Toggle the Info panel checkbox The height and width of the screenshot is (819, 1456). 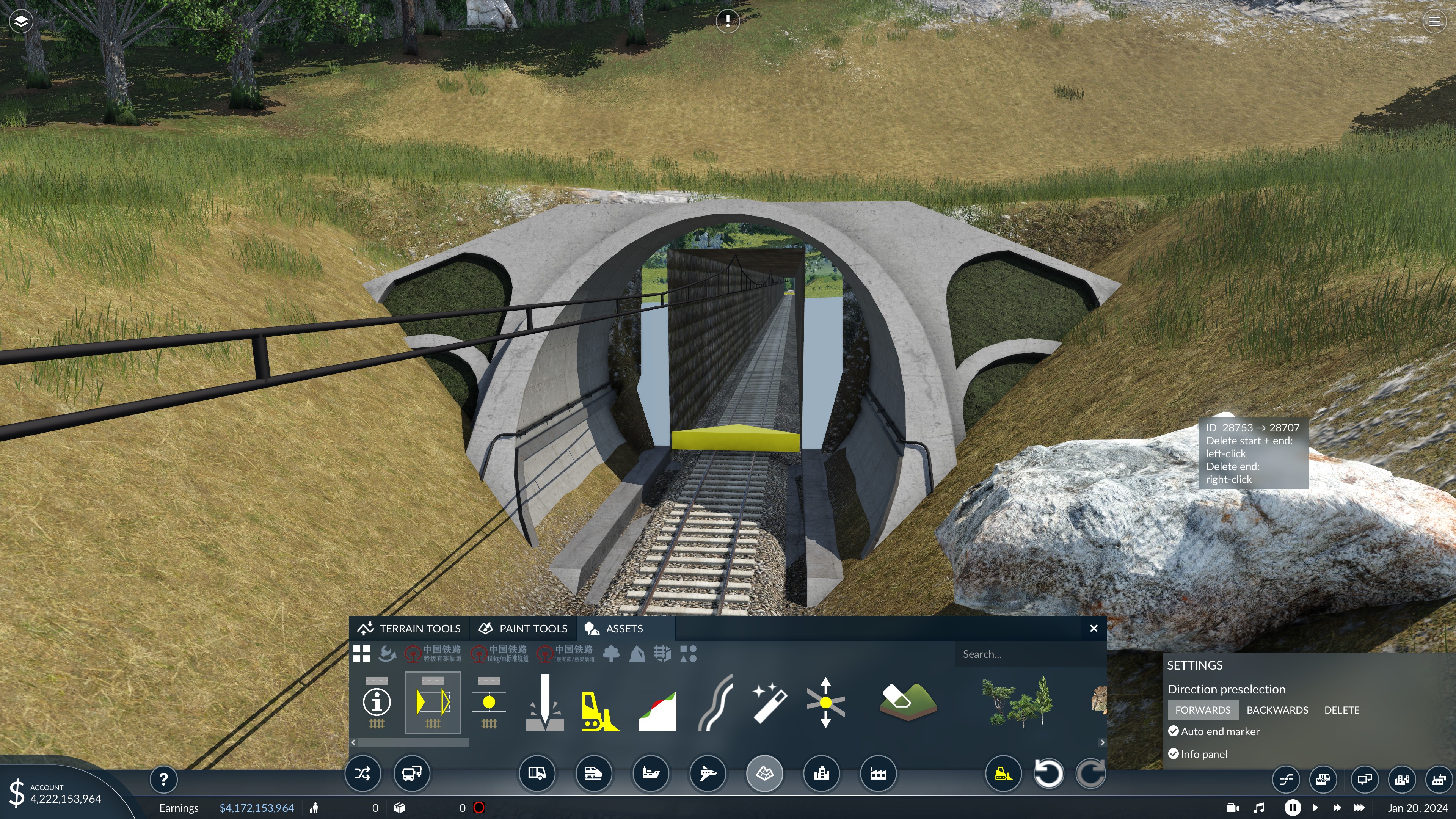tap(1174, 754)
